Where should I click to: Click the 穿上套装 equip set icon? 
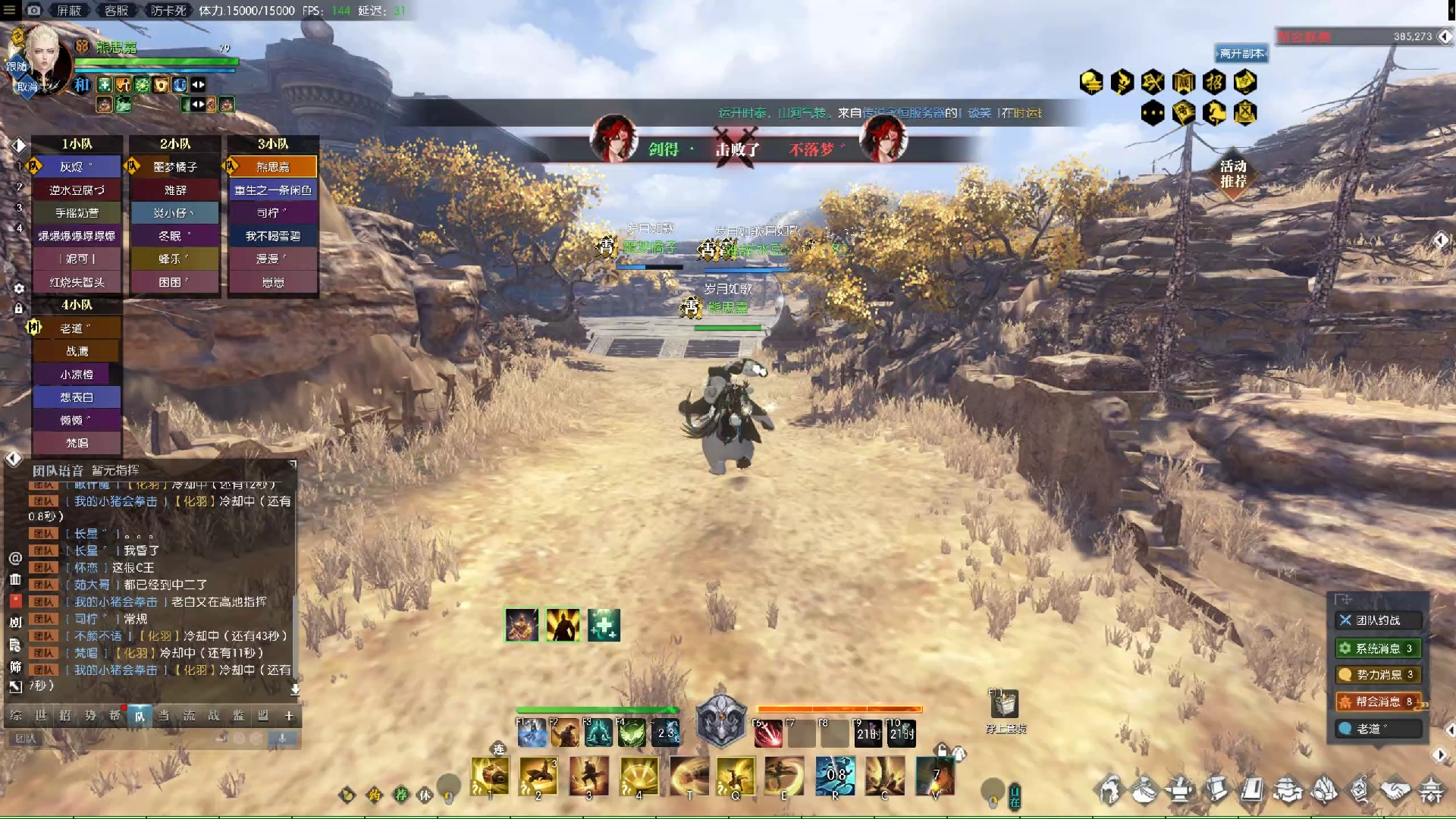pos(1005,706)
